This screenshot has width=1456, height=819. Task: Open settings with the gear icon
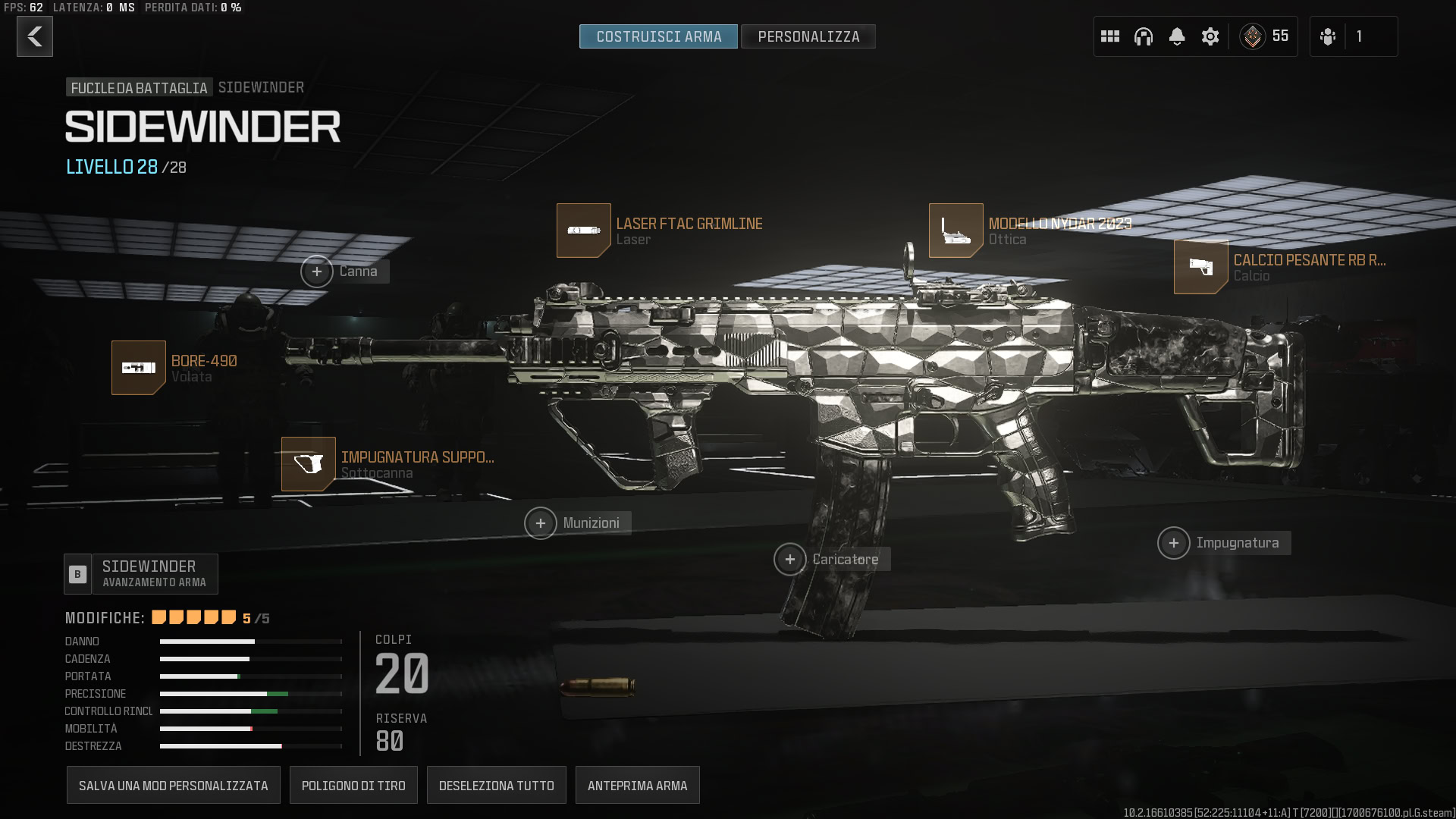click(1210, 36)
